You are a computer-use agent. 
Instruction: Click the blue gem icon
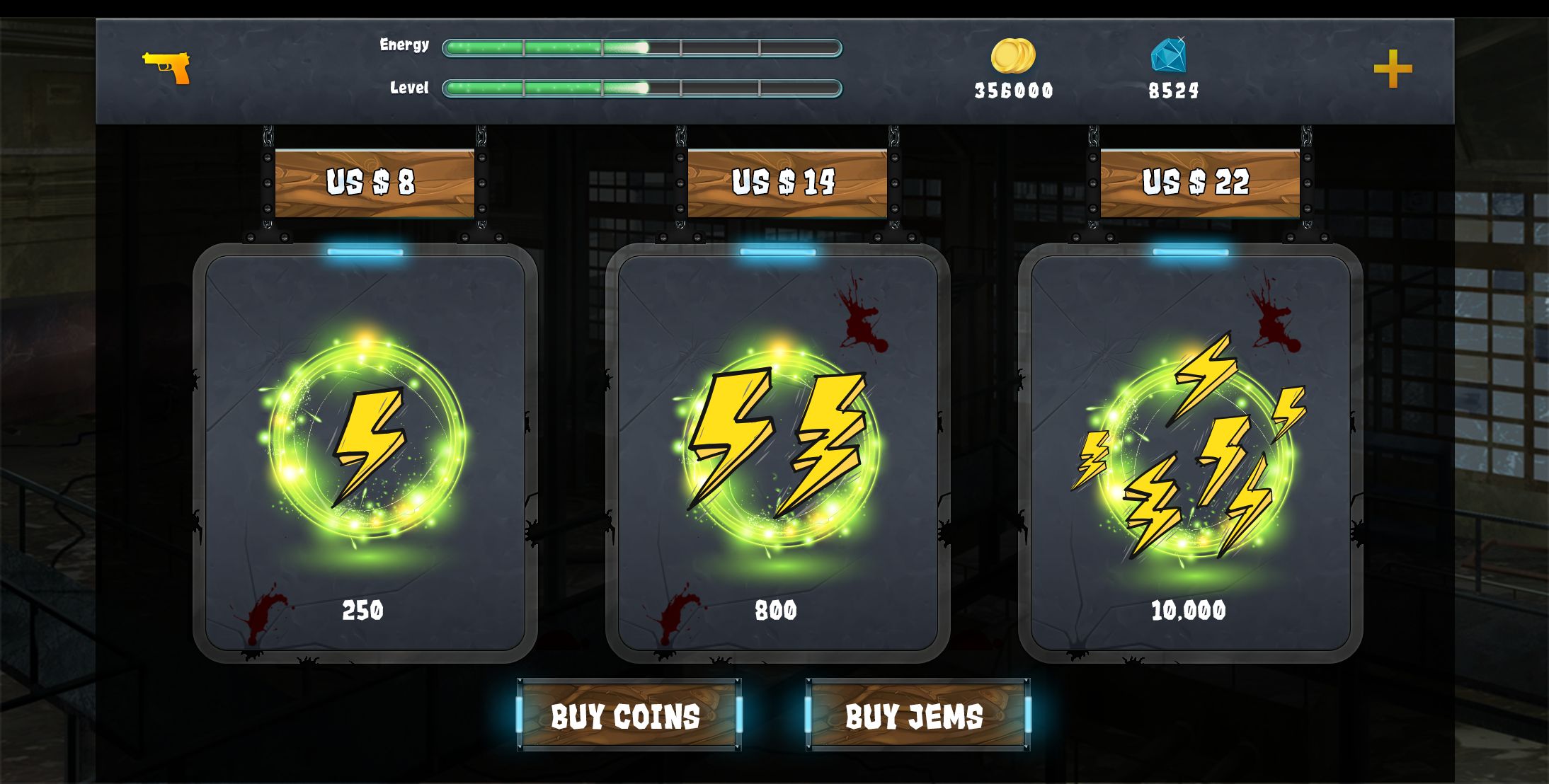pyautogui.click(x=1168, y=55)
